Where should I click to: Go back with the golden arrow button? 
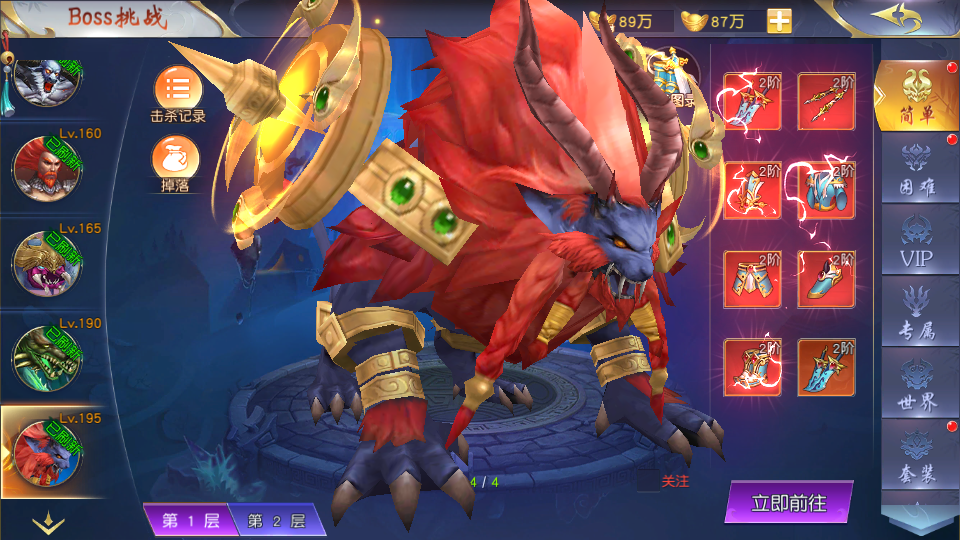coord(894,17)
